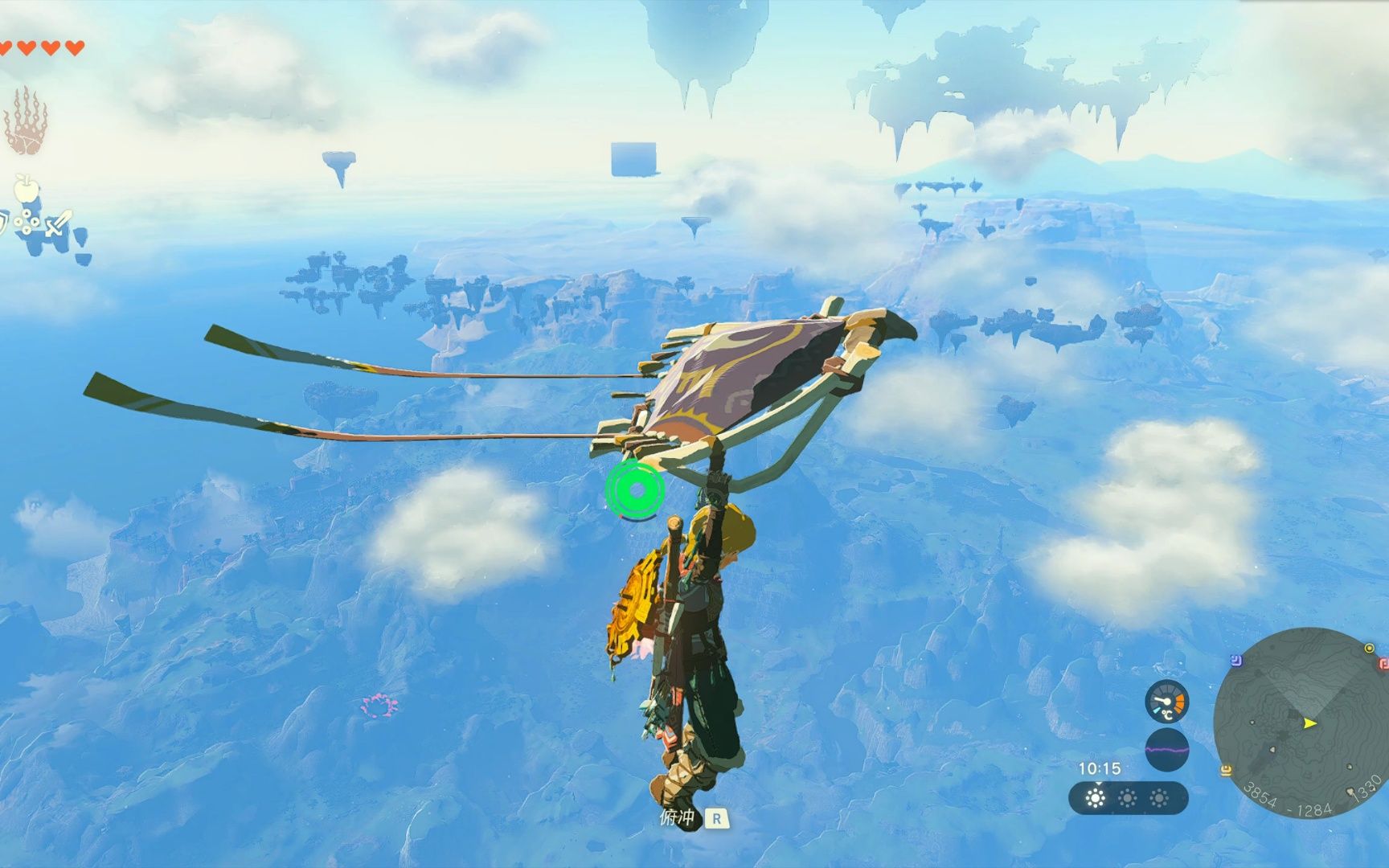Click the blue marker on the minimap edge
Image resolution: width=1389 pixels, height=868 pixels.
(x=1236, y=661)
